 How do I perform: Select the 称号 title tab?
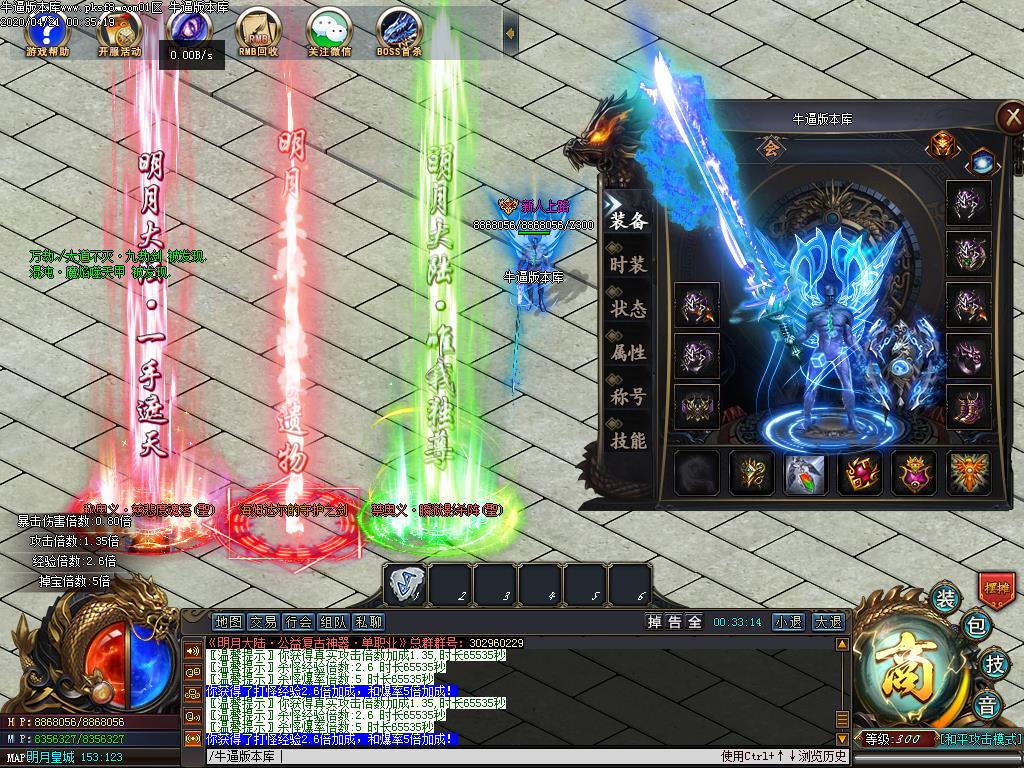tap(628, 397)
